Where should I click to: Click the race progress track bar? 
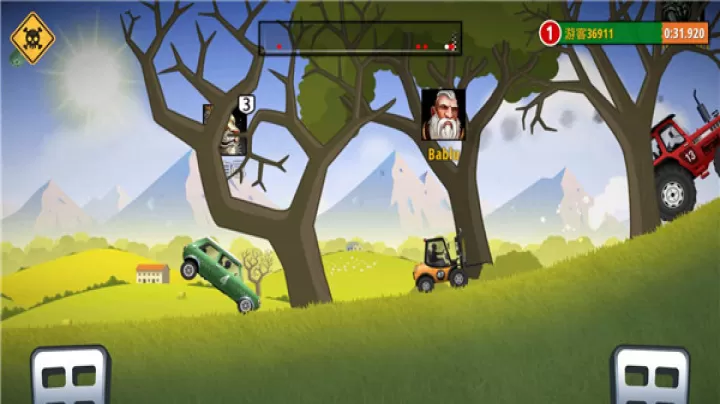tap(360, 38)
